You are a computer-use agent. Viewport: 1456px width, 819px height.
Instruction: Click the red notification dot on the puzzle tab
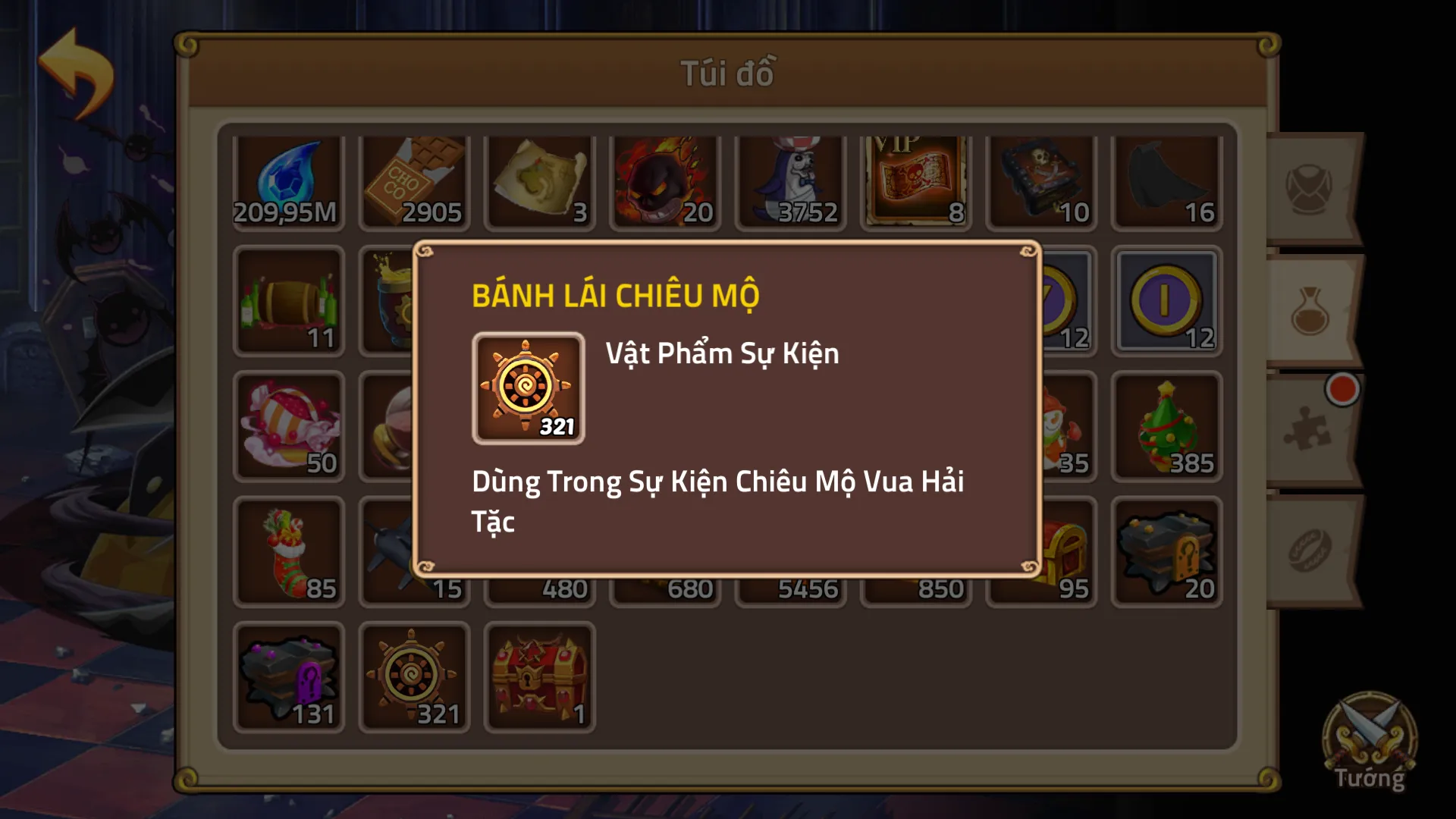1342,388
